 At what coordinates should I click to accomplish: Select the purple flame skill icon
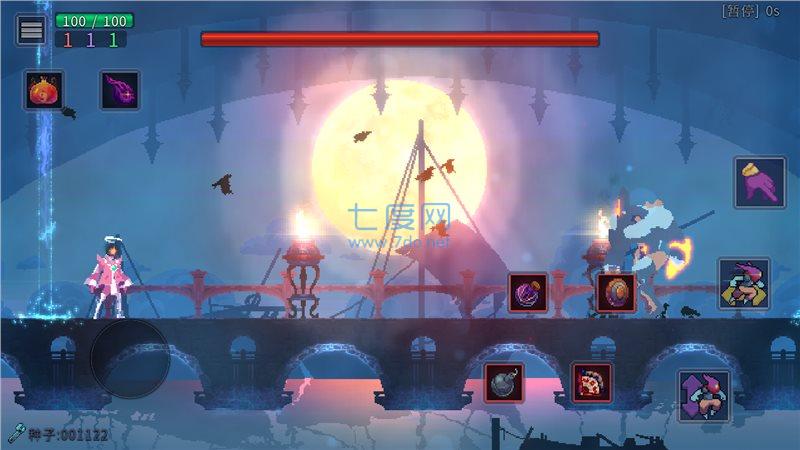(x=120, y=90)
